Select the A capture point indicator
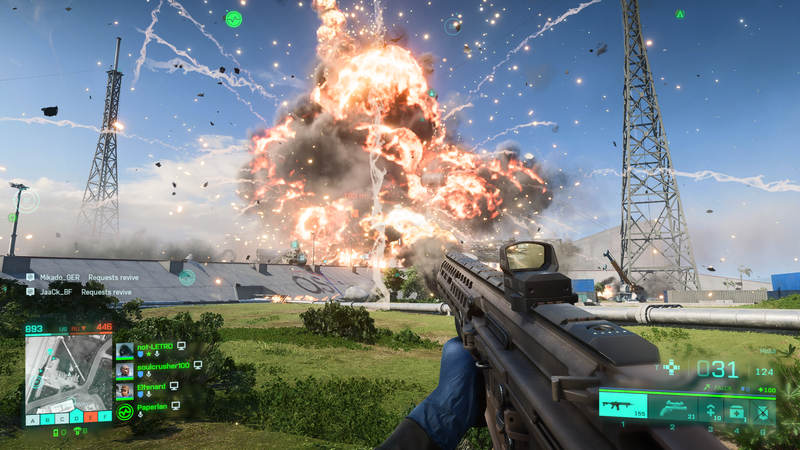This screenshot has height=450, width=800. coord(32,418)
